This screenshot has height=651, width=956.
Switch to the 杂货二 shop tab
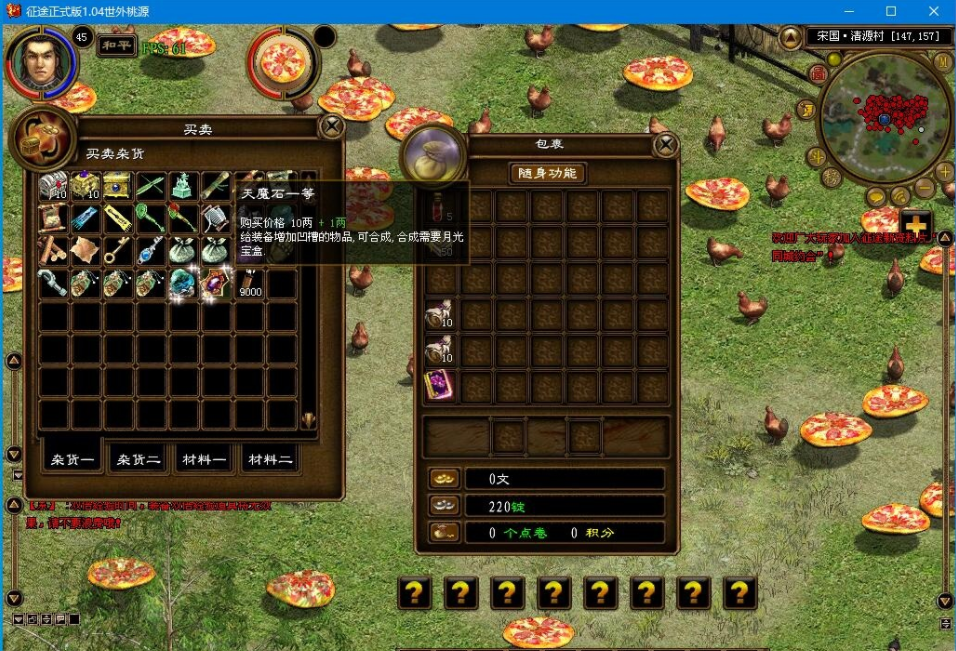pyautogui.click(x=138, y=459)
